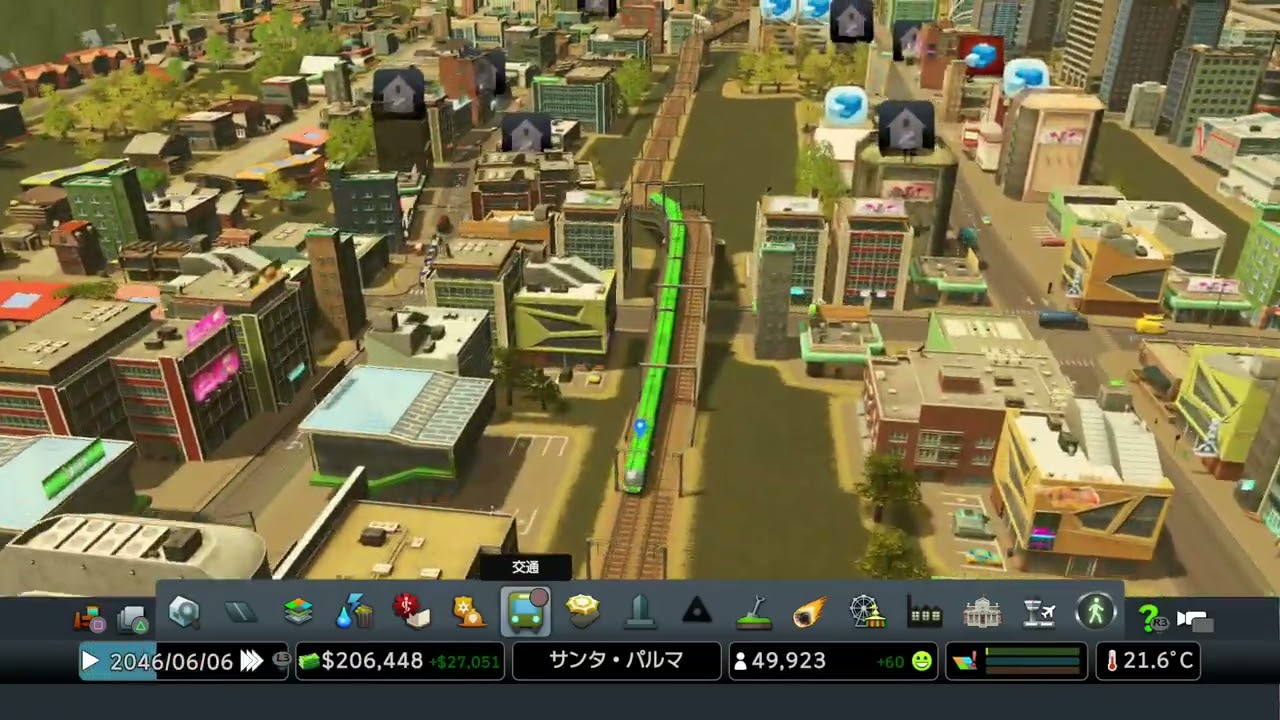Open healthcare and education menu
The height and width of the screenshot is (720, 1280).
[411, 612]
